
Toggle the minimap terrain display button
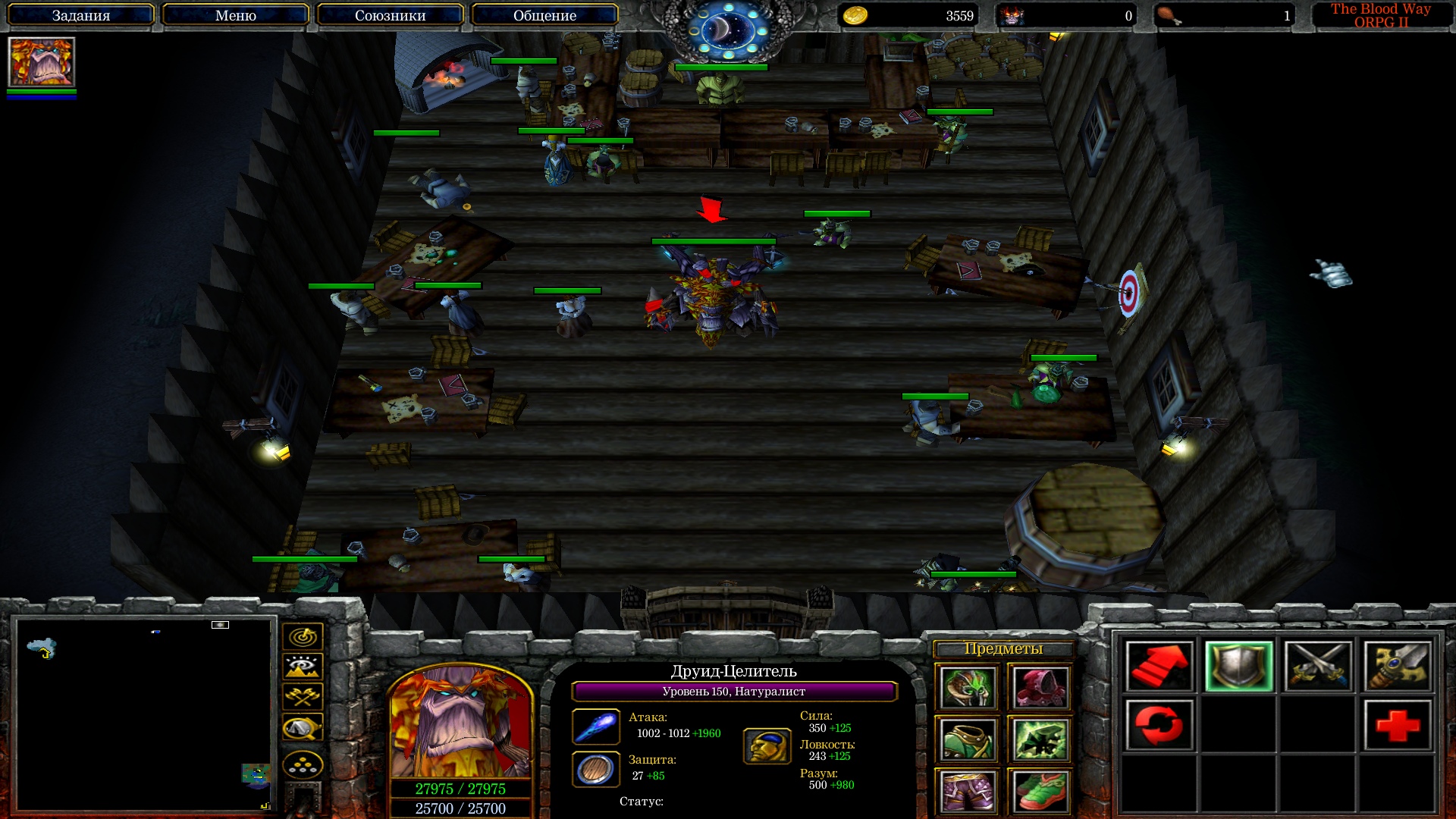coord(303,667)
